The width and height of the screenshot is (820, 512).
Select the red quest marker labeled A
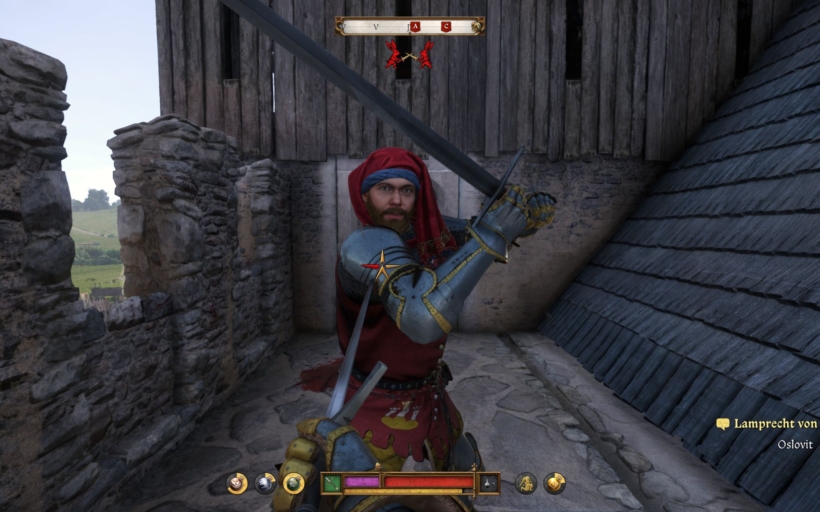[415, 26]
